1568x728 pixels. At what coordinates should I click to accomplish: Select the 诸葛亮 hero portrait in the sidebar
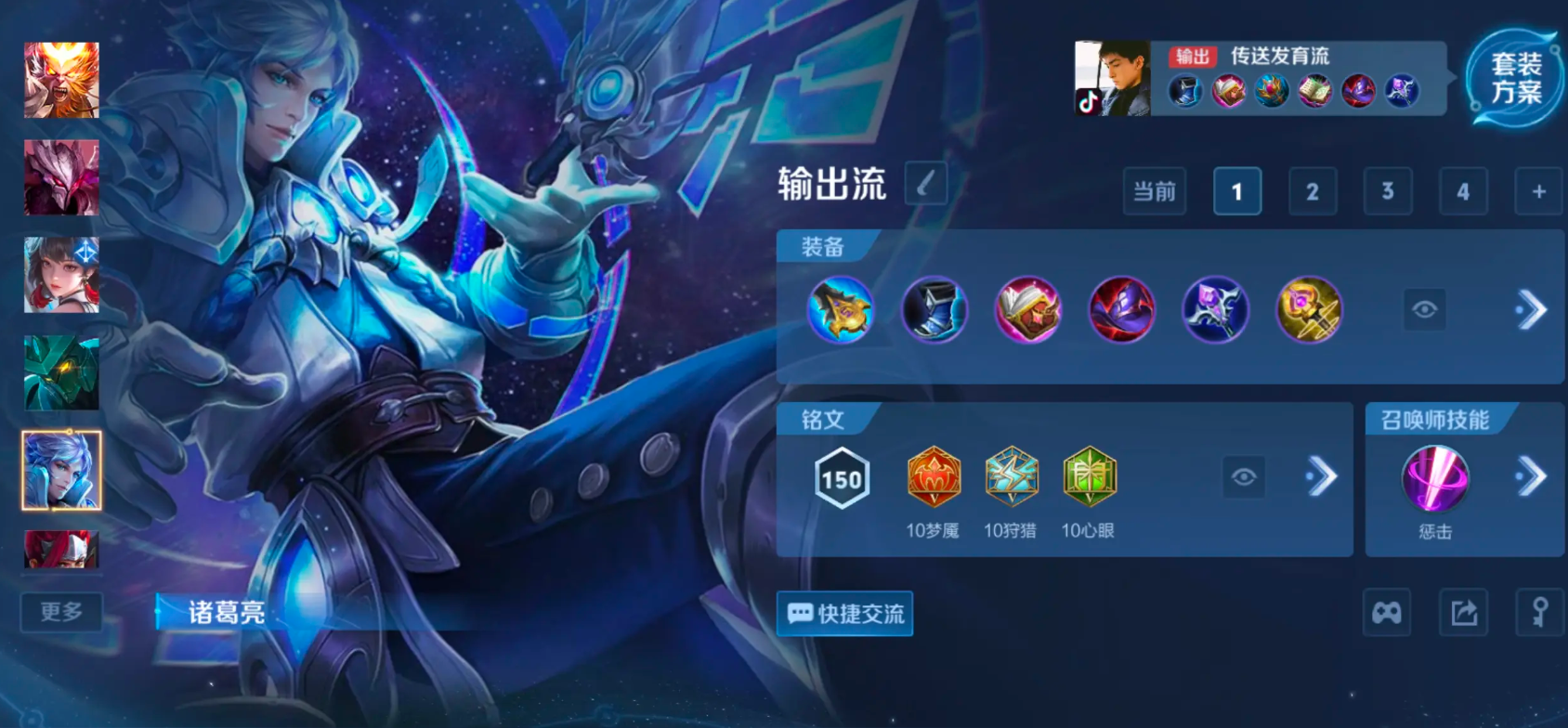pos(61,470)
